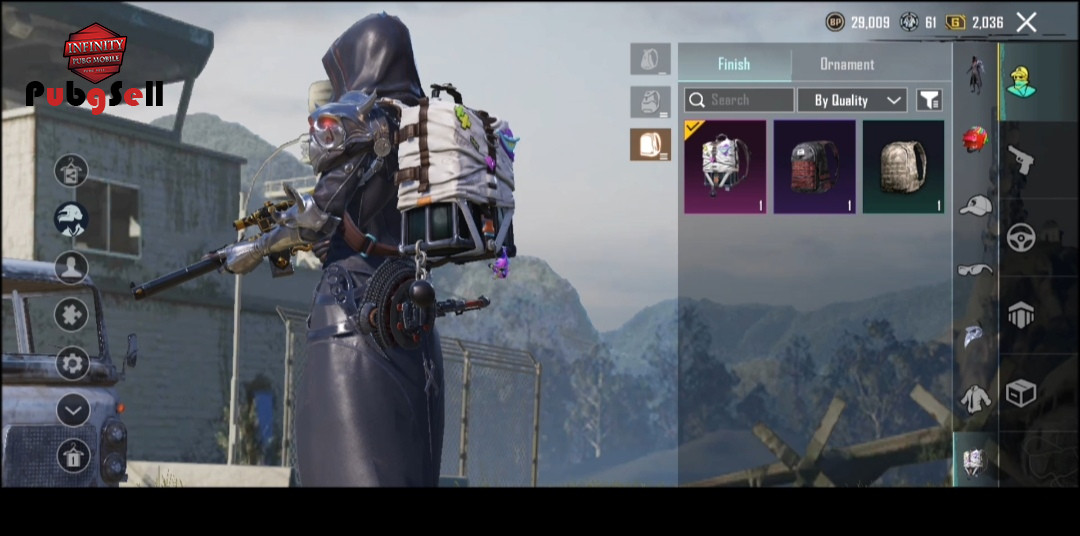This screenshot has width=1080, height=536.
Task: Show the red helmet category
Action: tap(975, 140)
